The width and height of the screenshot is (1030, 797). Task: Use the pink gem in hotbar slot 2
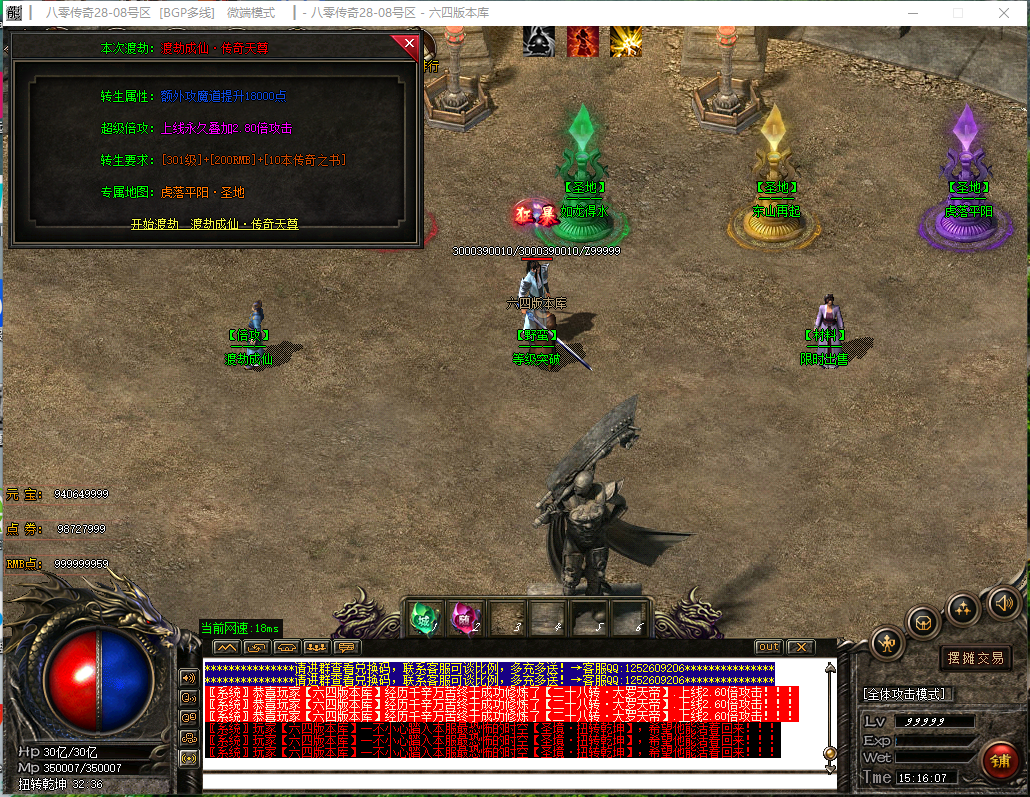coord(465,617)
